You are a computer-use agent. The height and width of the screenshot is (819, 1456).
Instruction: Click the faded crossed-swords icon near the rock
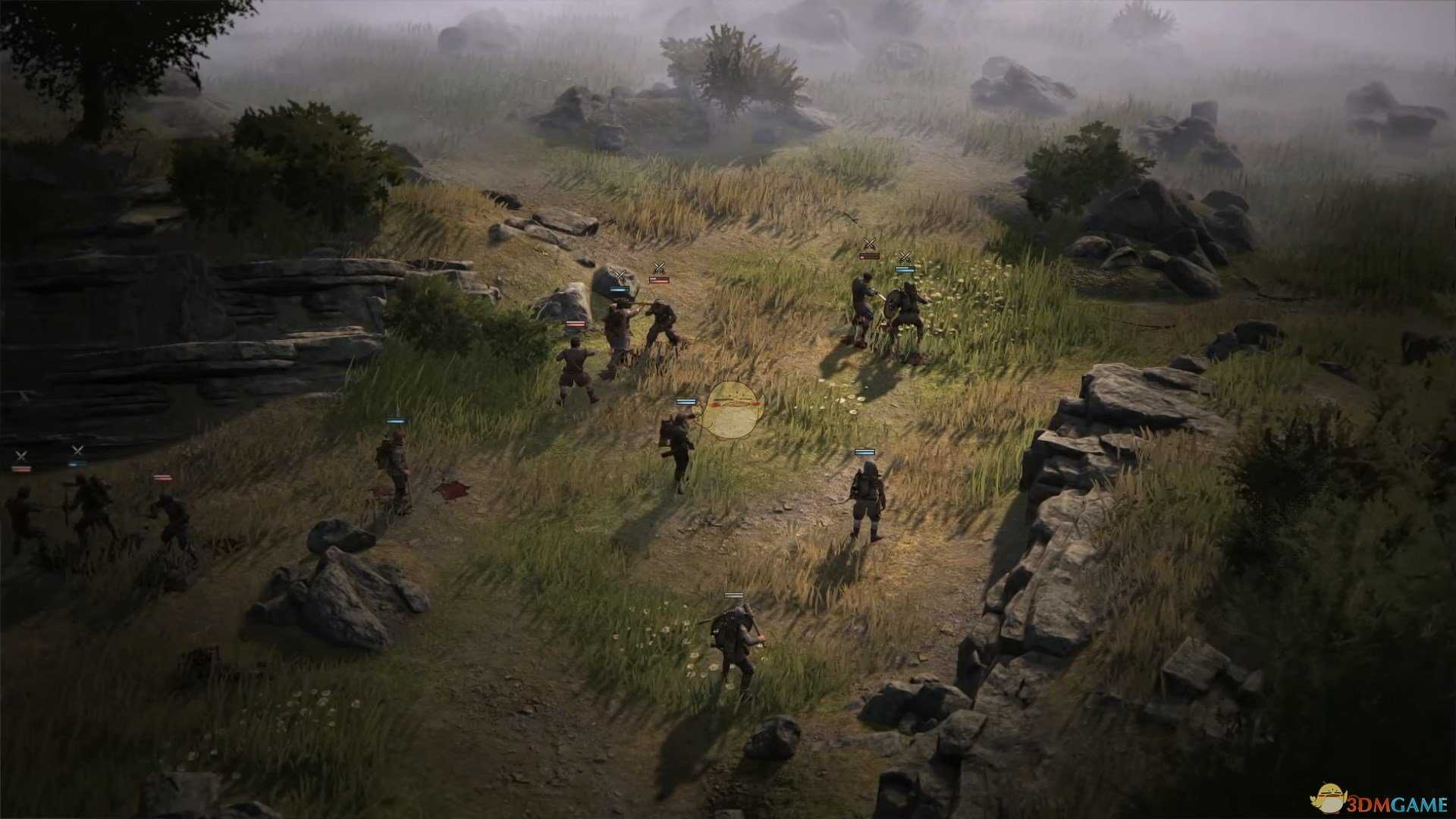(x=619, y=274)
